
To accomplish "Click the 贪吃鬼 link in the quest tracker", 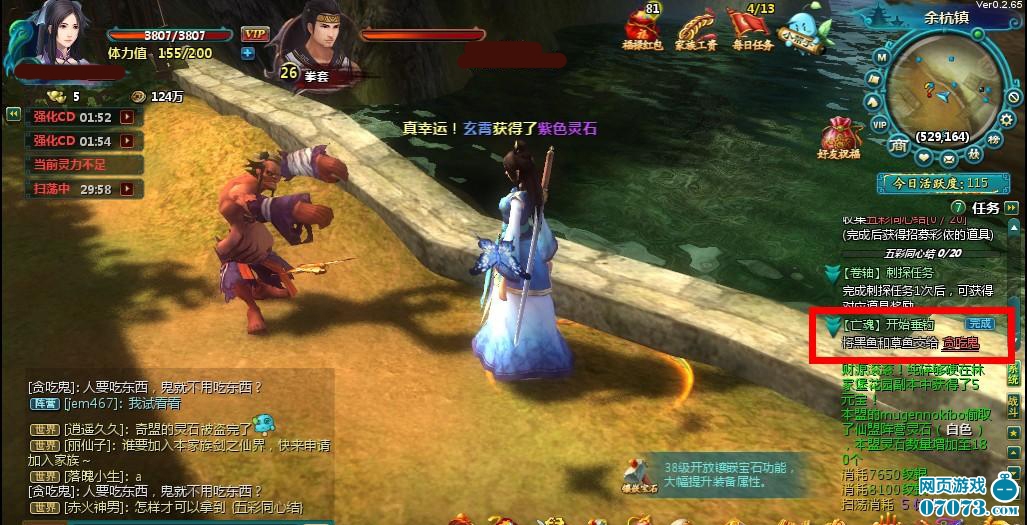I will 960,344.
